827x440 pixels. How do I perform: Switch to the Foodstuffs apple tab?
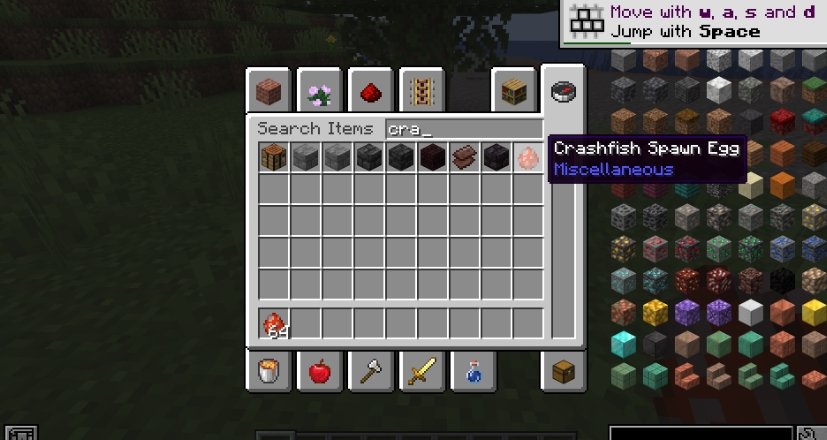point(320,372)
